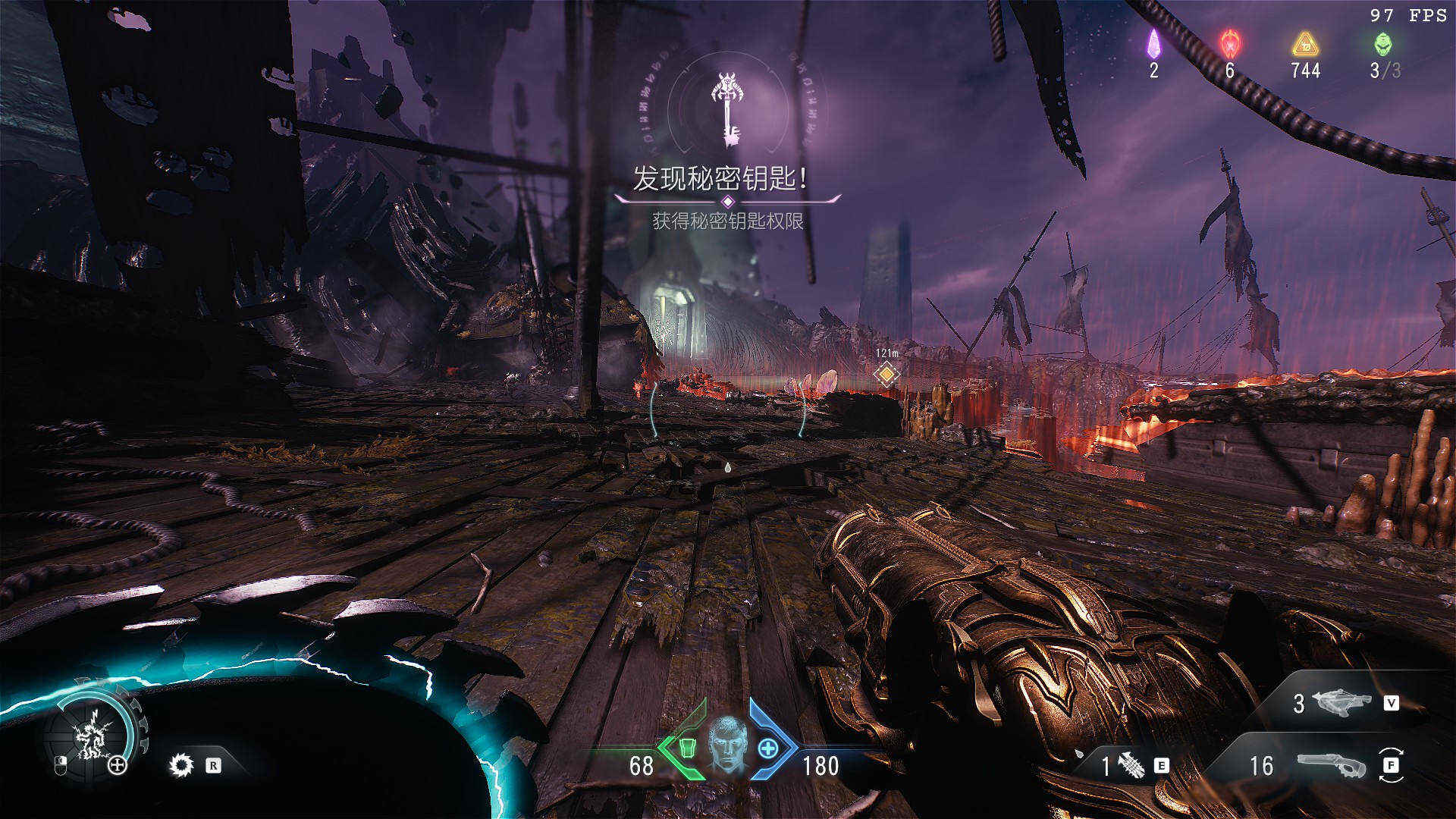
Task: Click the blue health cross icon
Action: (x=768, y=748)
